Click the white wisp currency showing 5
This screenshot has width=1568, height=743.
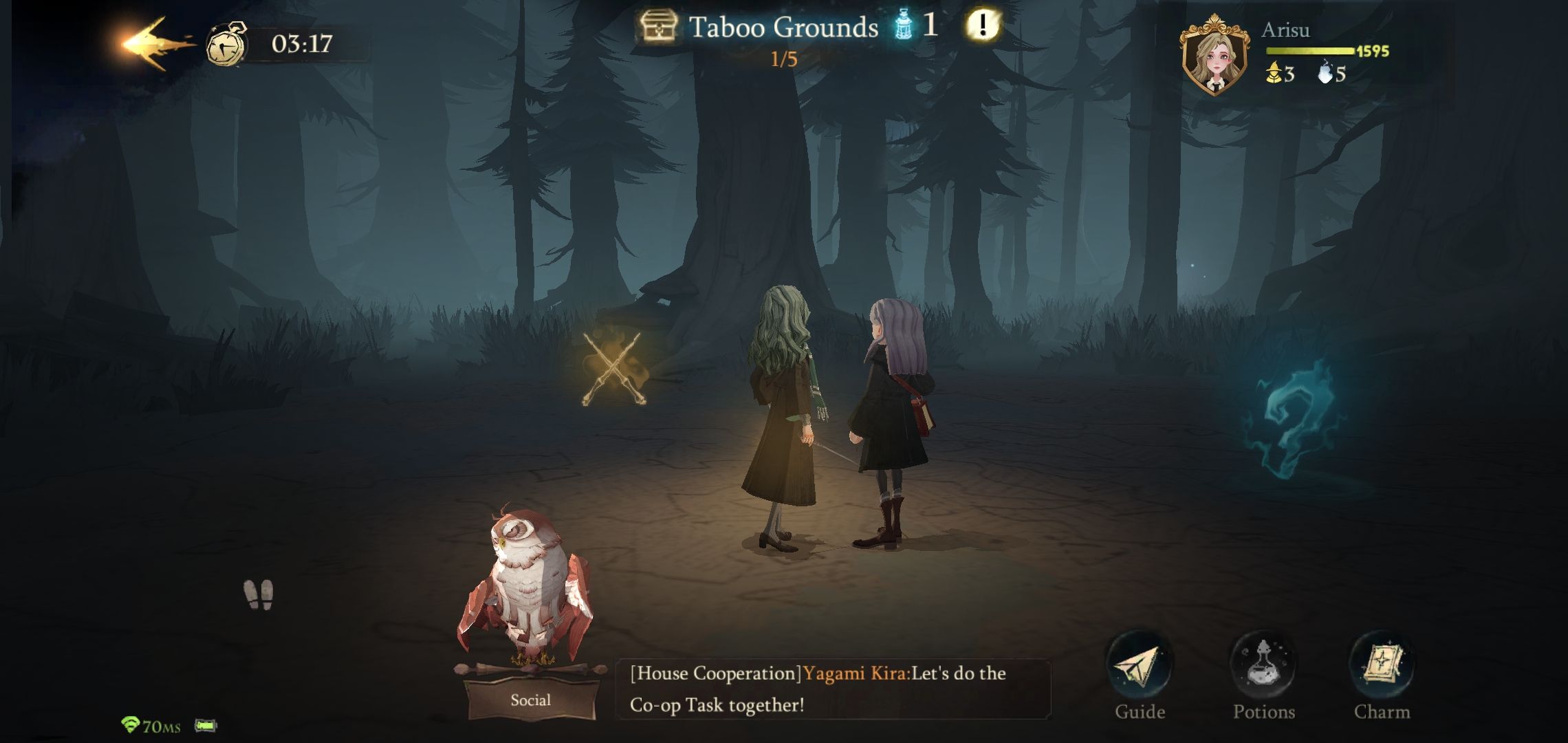(1324, 75)
